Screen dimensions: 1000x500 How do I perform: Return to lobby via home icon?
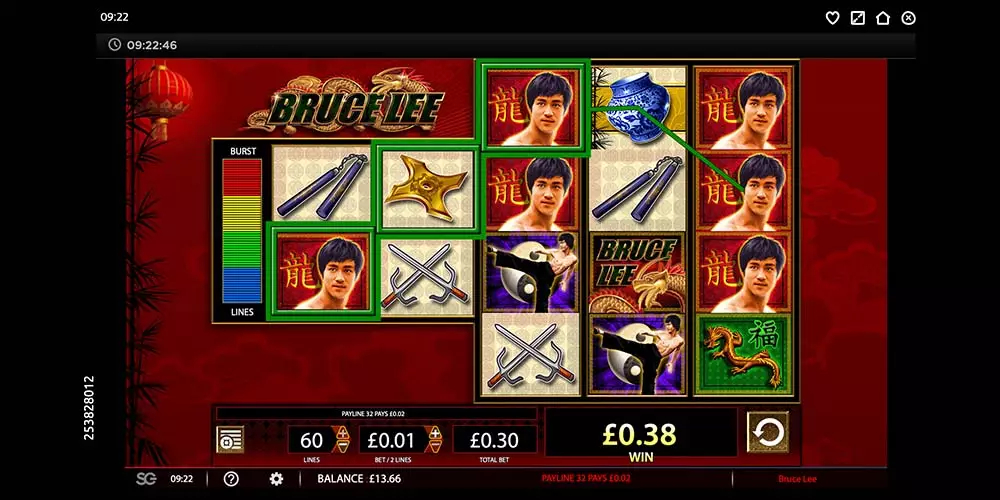[882, 18]
